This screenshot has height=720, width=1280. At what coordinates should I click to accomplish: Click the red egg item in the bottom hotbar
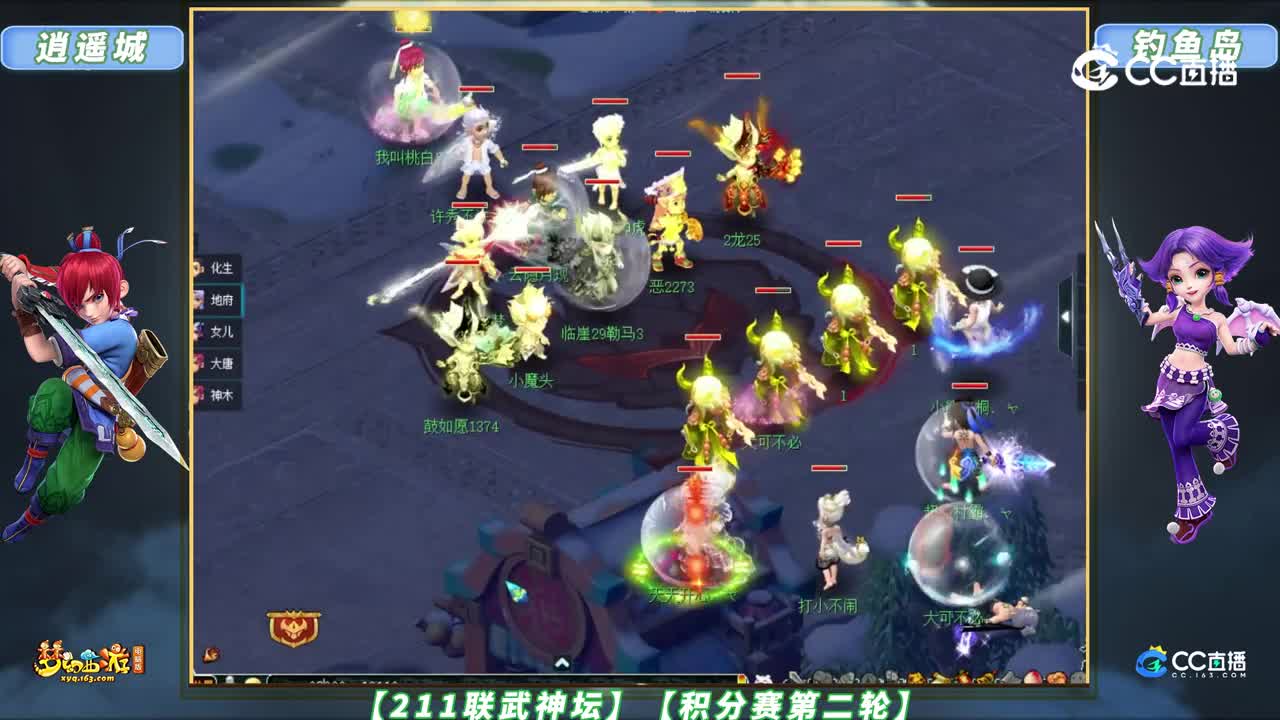pyautogui.click(x=1032, y=676)
